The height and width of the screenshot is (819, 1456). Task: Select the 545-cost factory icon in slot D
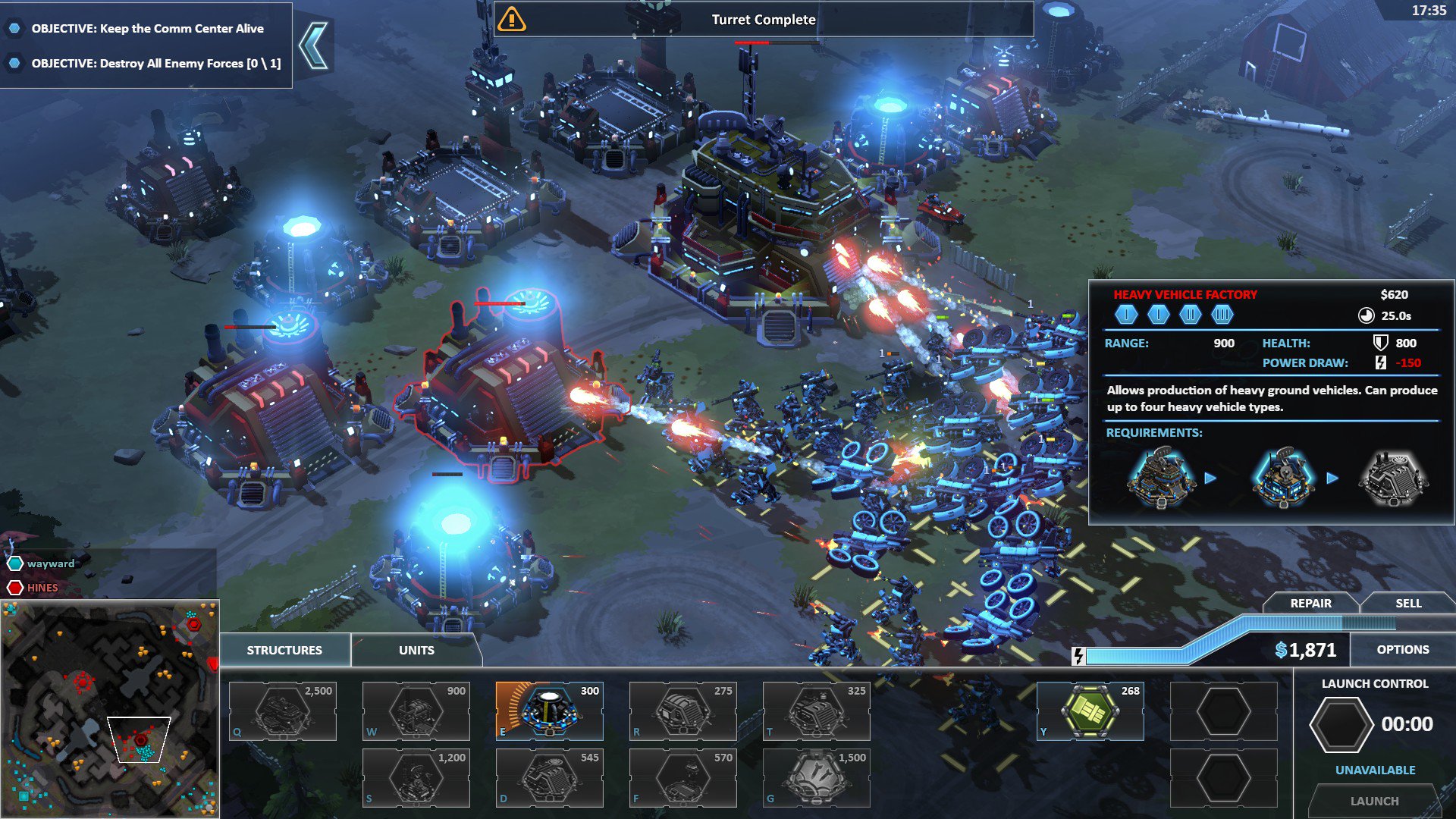coord(549,777)
